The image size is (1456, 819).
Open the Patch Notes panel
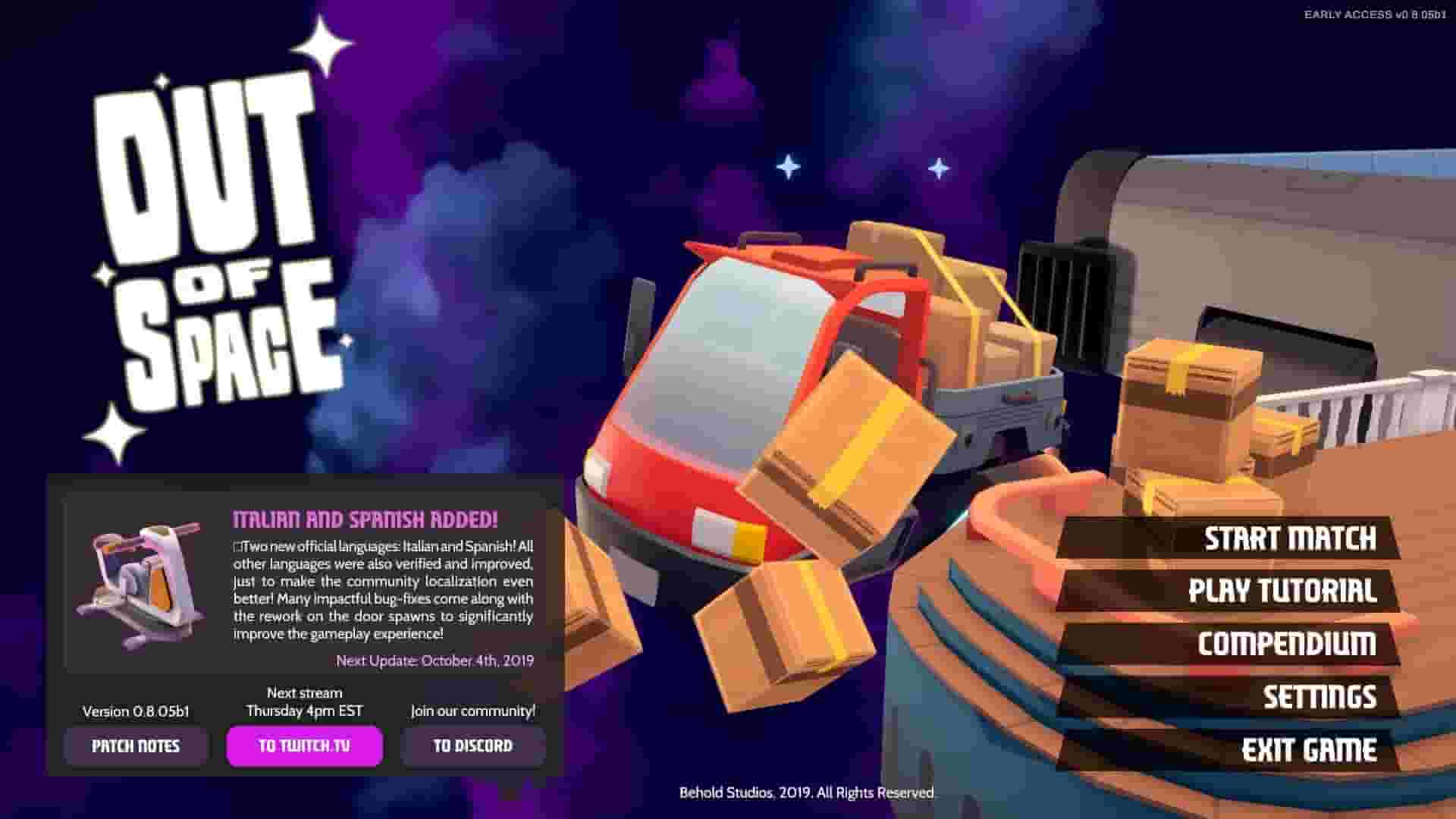[135, 745]
